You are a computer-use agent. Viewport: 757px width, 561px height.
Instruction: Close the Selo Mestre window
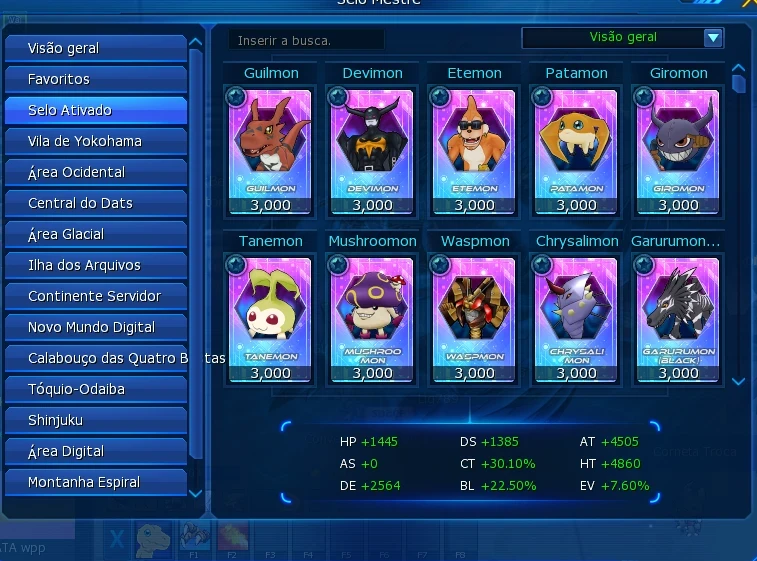[x=748, y=4]
